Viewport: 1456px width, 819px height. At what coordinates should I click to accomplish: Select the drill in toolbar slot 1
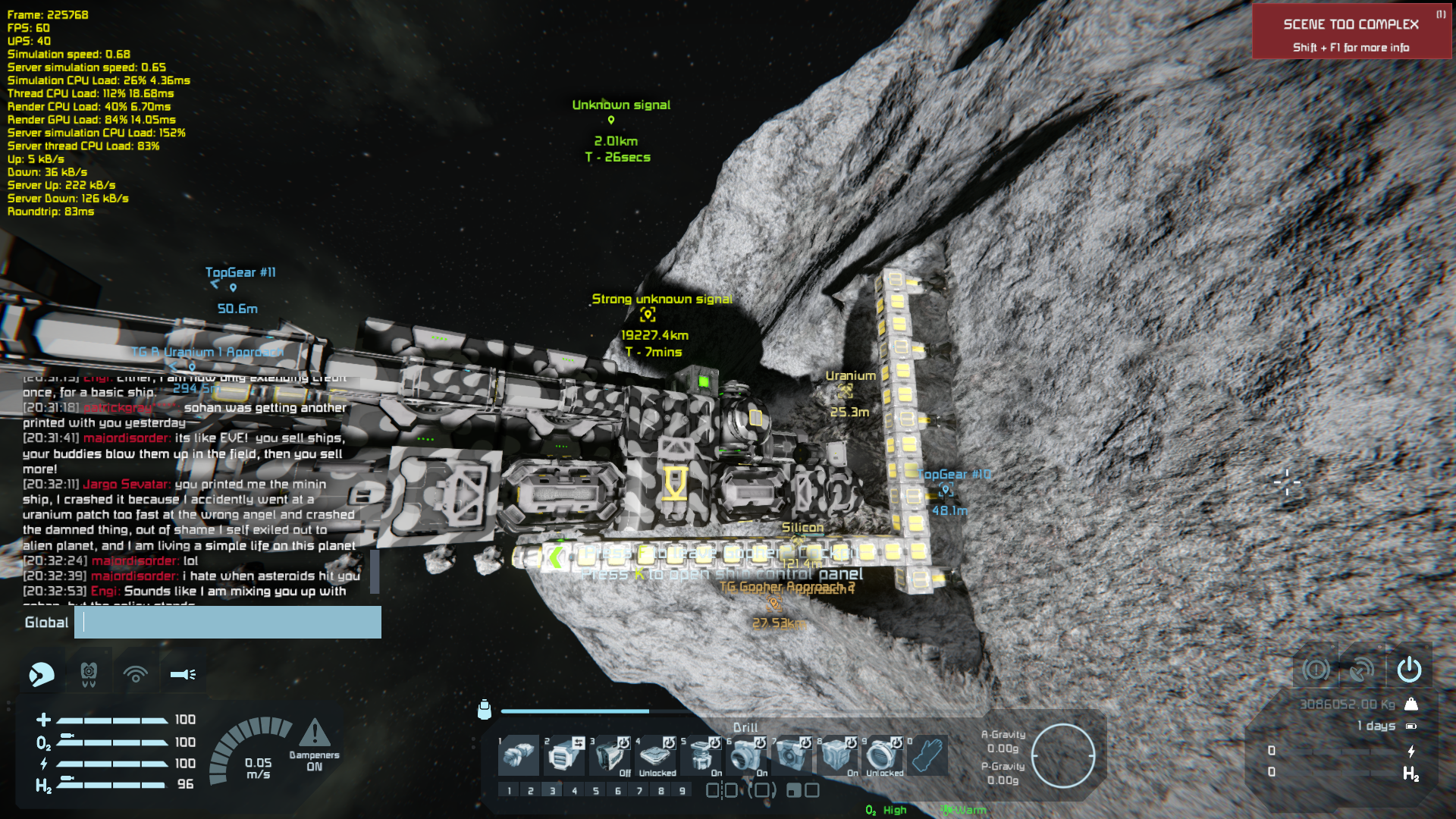(518, 755)
